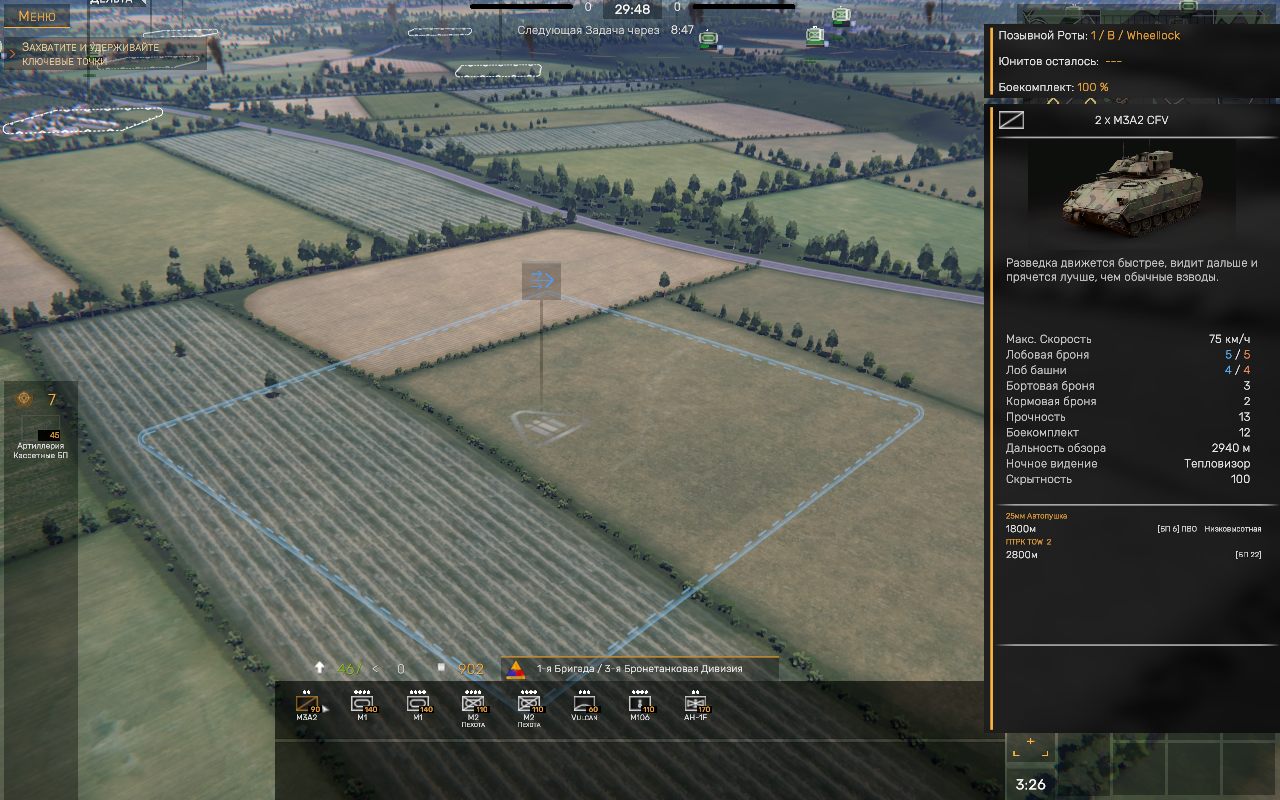Choose the M2 infantry card costing 110
Viewport: 1280px width, 800px height.
529,705
